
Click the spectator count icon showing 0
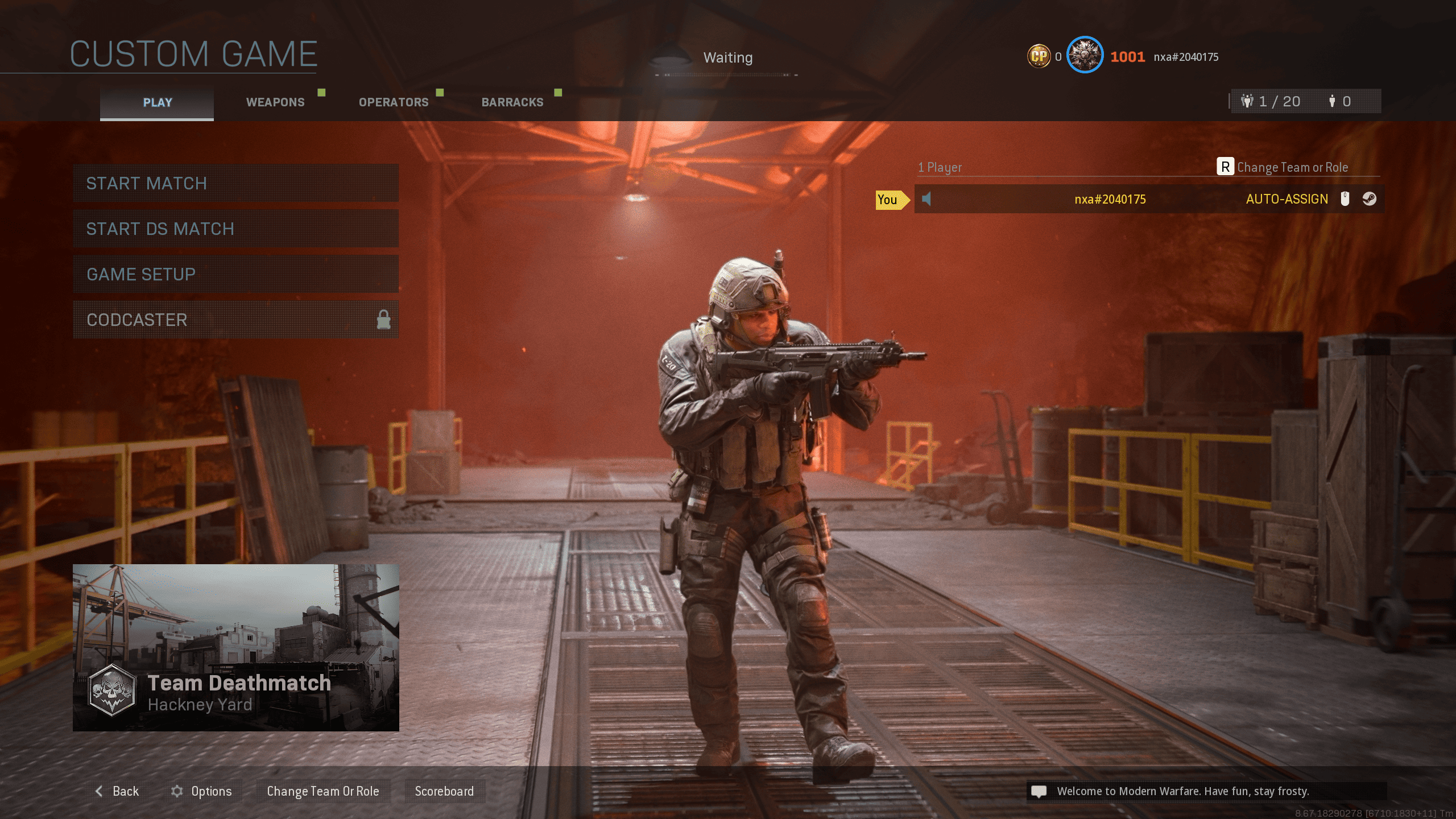1333,101
